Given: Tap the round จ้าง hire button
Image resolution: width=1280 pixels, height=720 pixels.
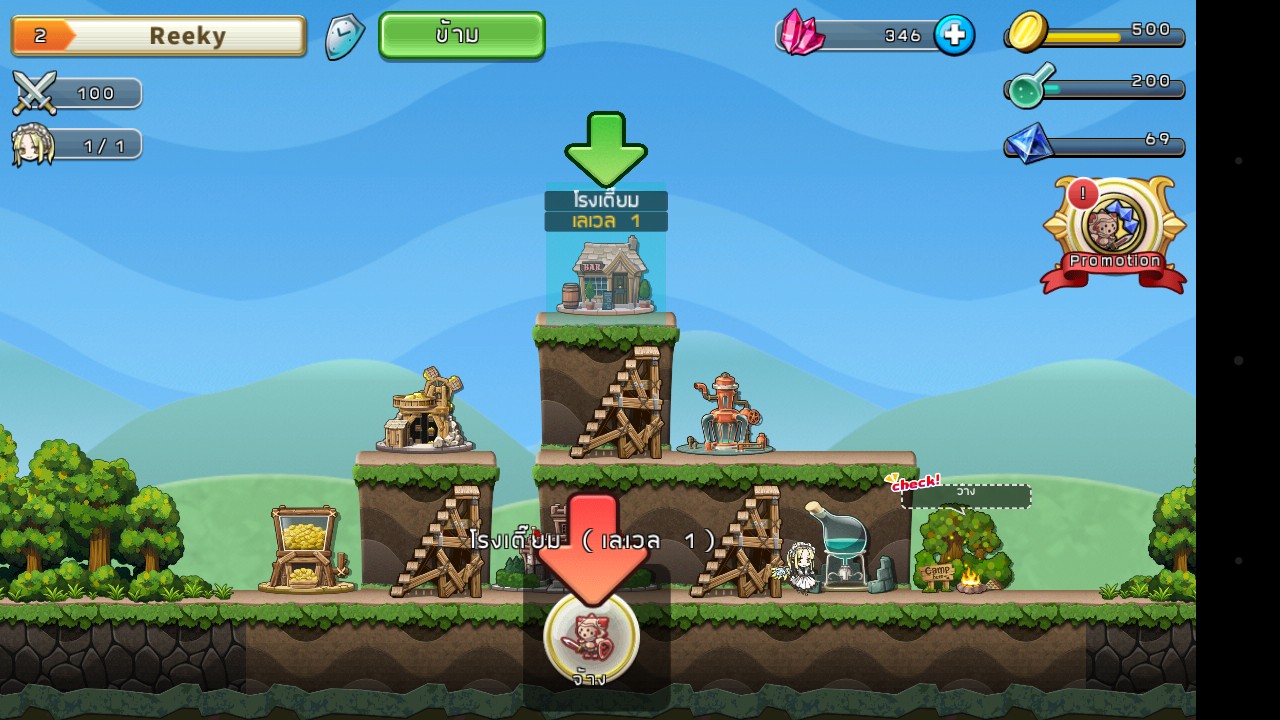Looking at the screenshot, I should [591, 638].
